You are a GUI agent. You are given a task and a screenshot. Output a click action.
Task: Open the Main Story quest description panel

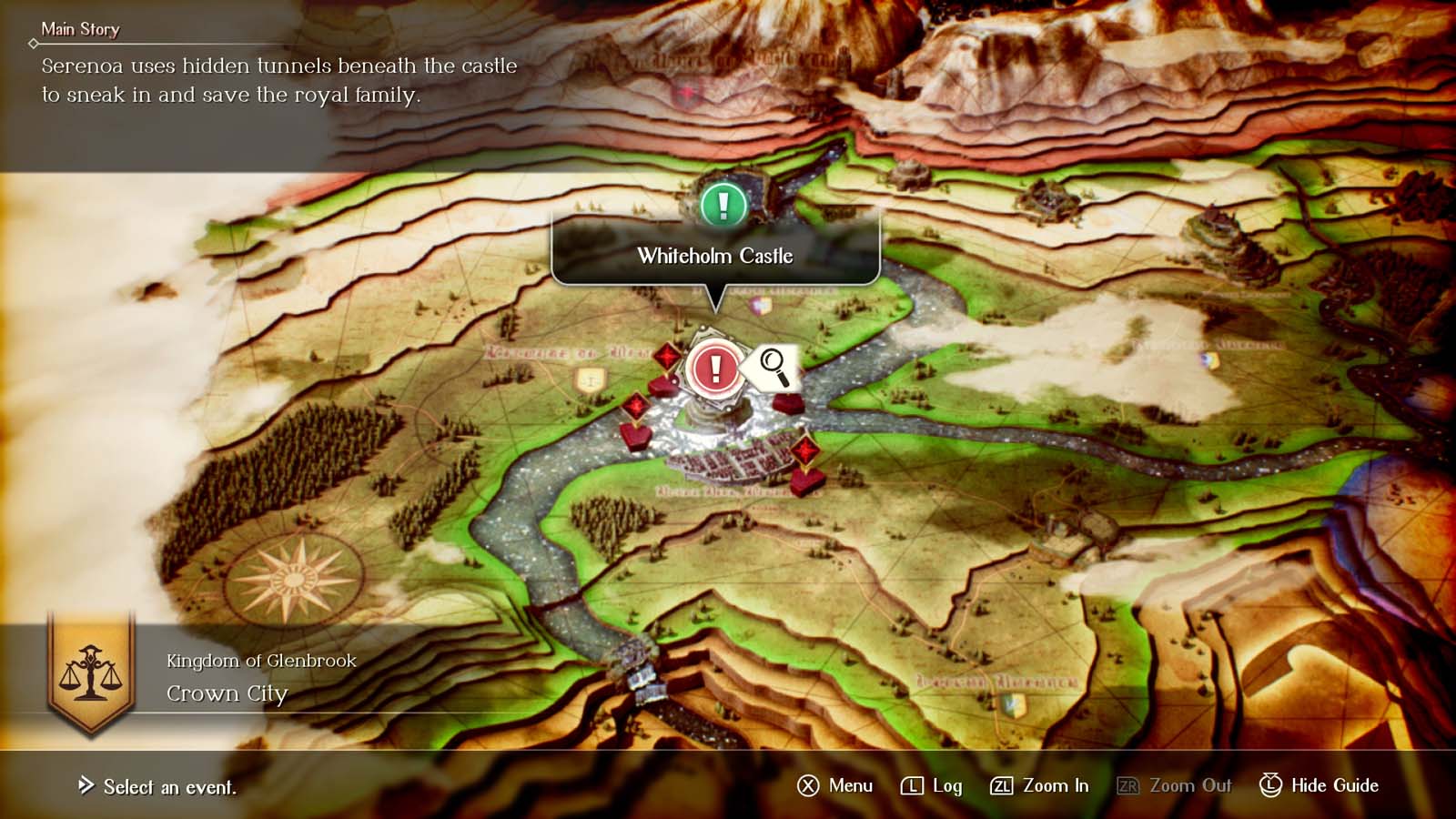[273, 77]
